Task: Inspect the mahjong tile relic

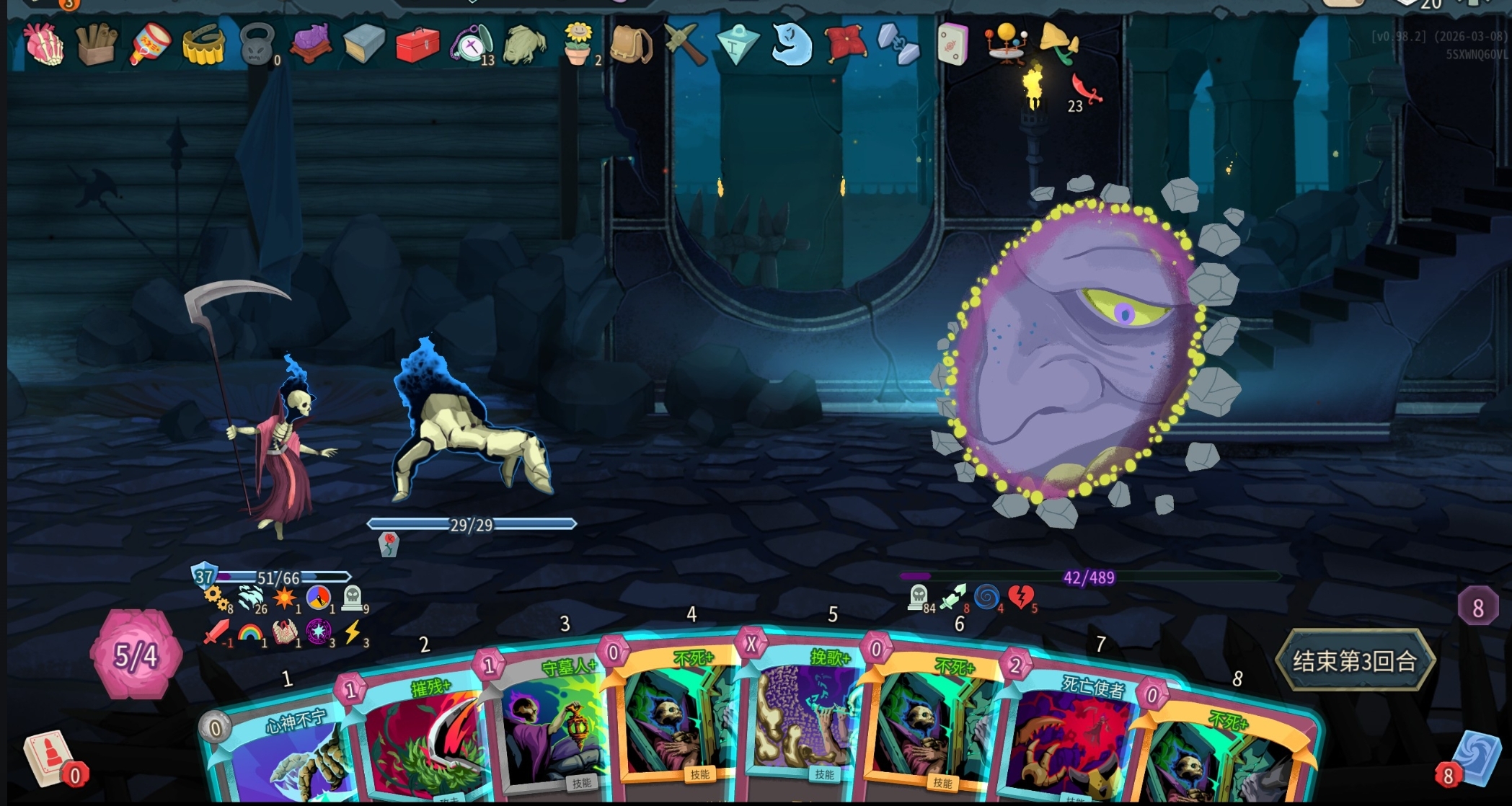Action: tap(952, 45)
